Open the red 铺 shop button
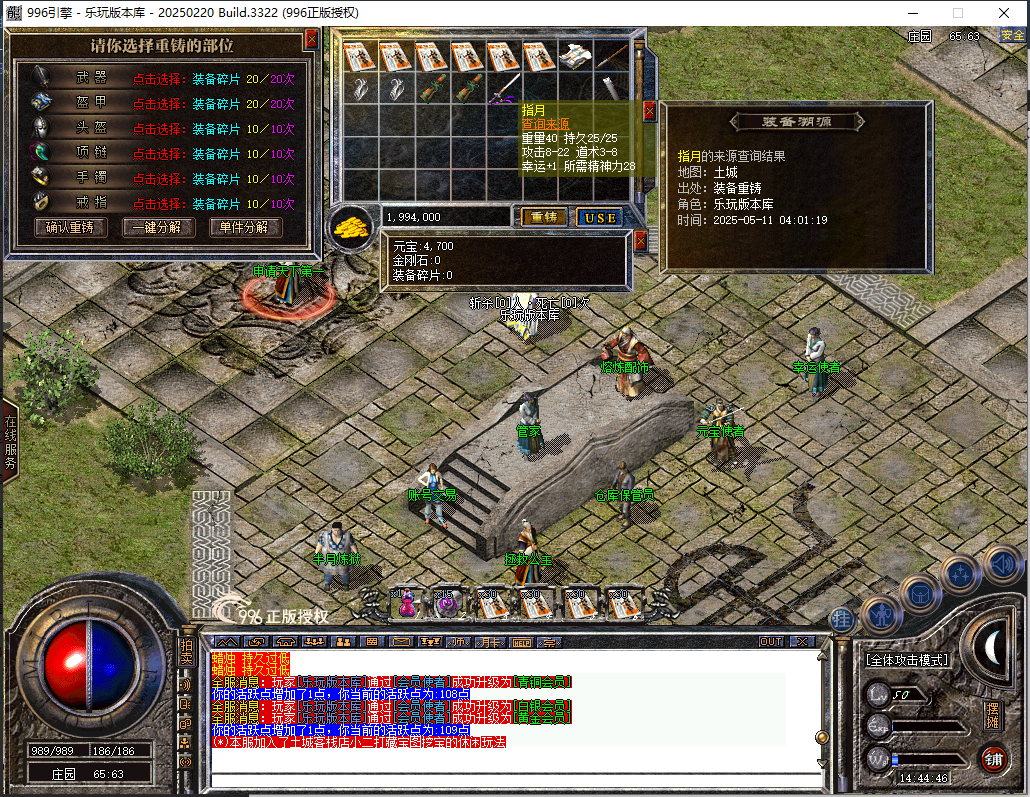The image size is (1030, 797). (x=993, y=758)
